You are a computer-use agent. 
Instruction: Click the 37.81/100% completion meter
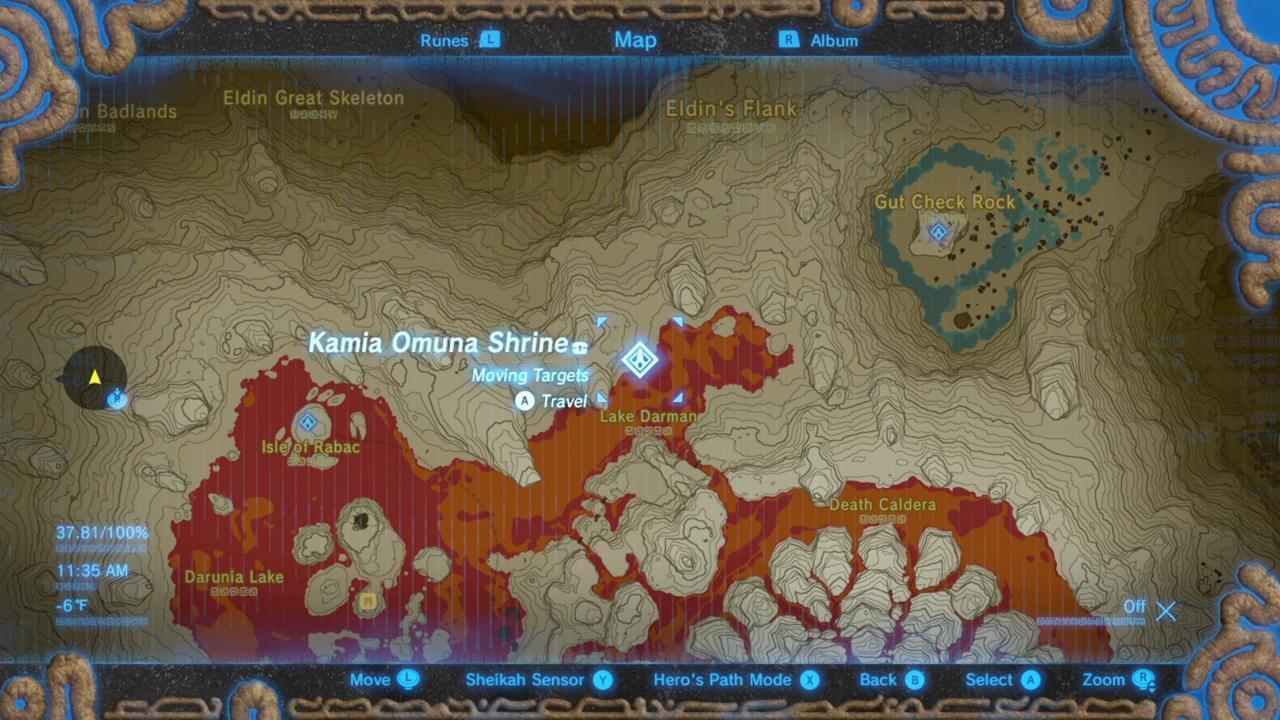(x=101, y=533)
